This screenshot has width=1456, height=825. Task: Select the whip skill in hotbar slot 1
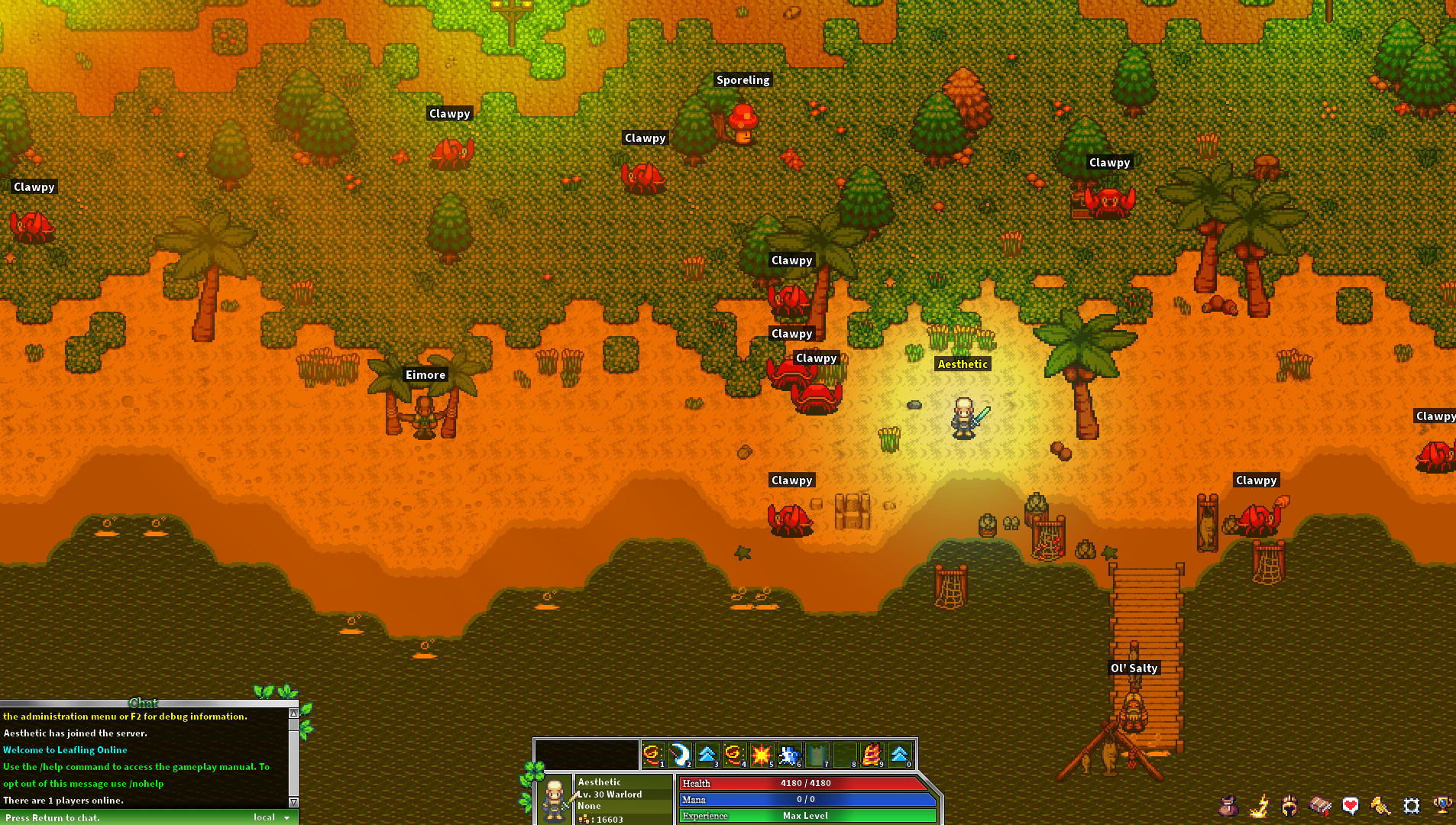pos(652,755)
